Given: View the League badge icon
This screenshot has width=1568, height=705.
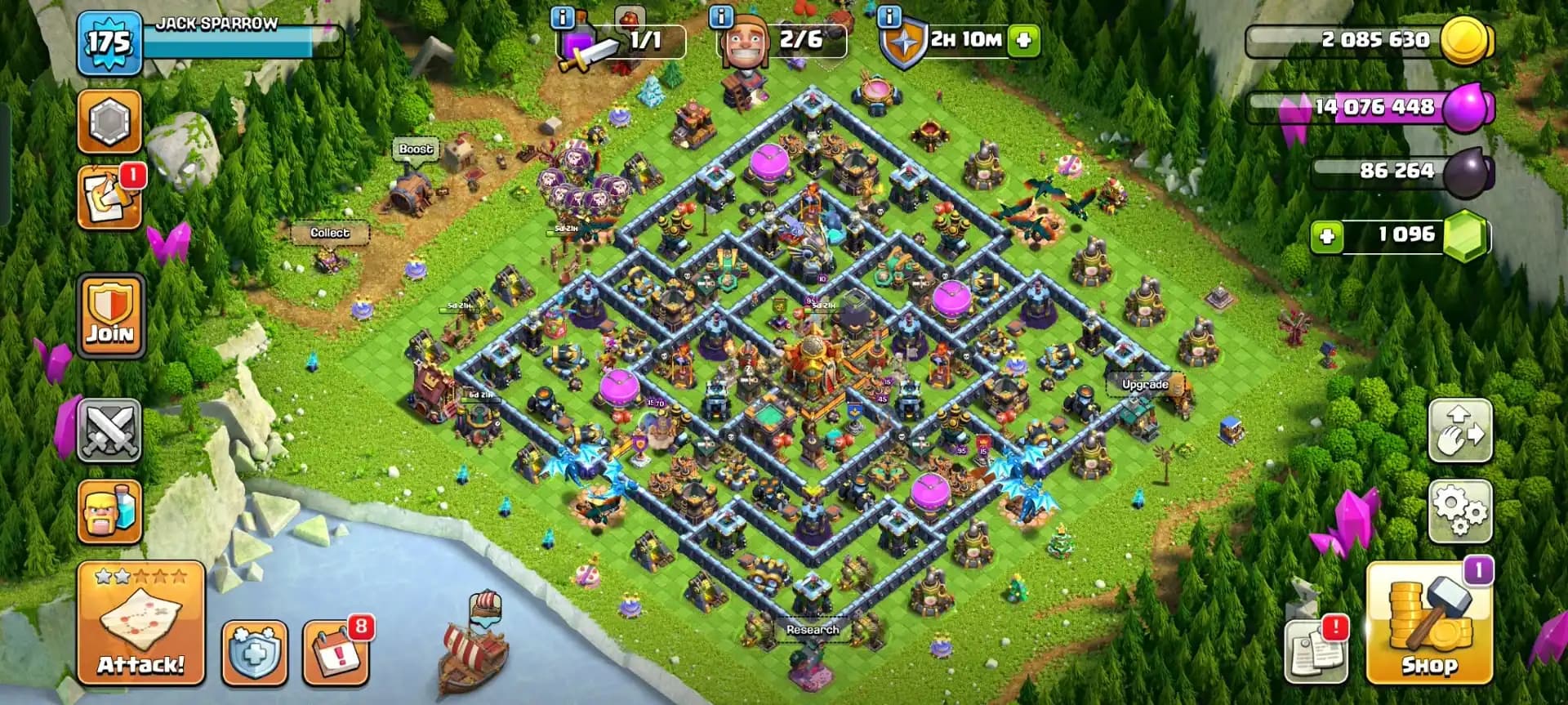Looking at the screenshot, I should (110, 120).
